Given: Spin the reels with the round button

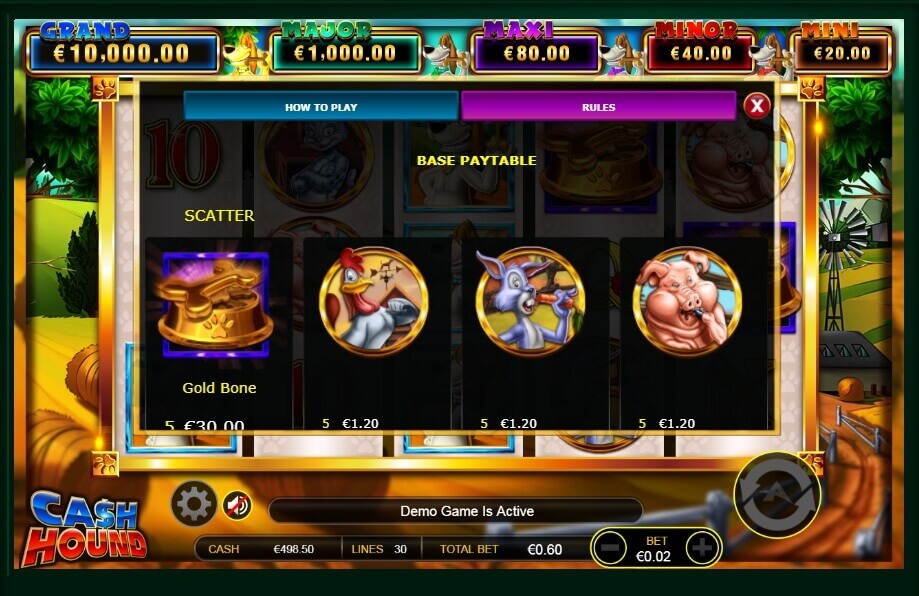Looking at the screenshot, I should pos(776,494).
